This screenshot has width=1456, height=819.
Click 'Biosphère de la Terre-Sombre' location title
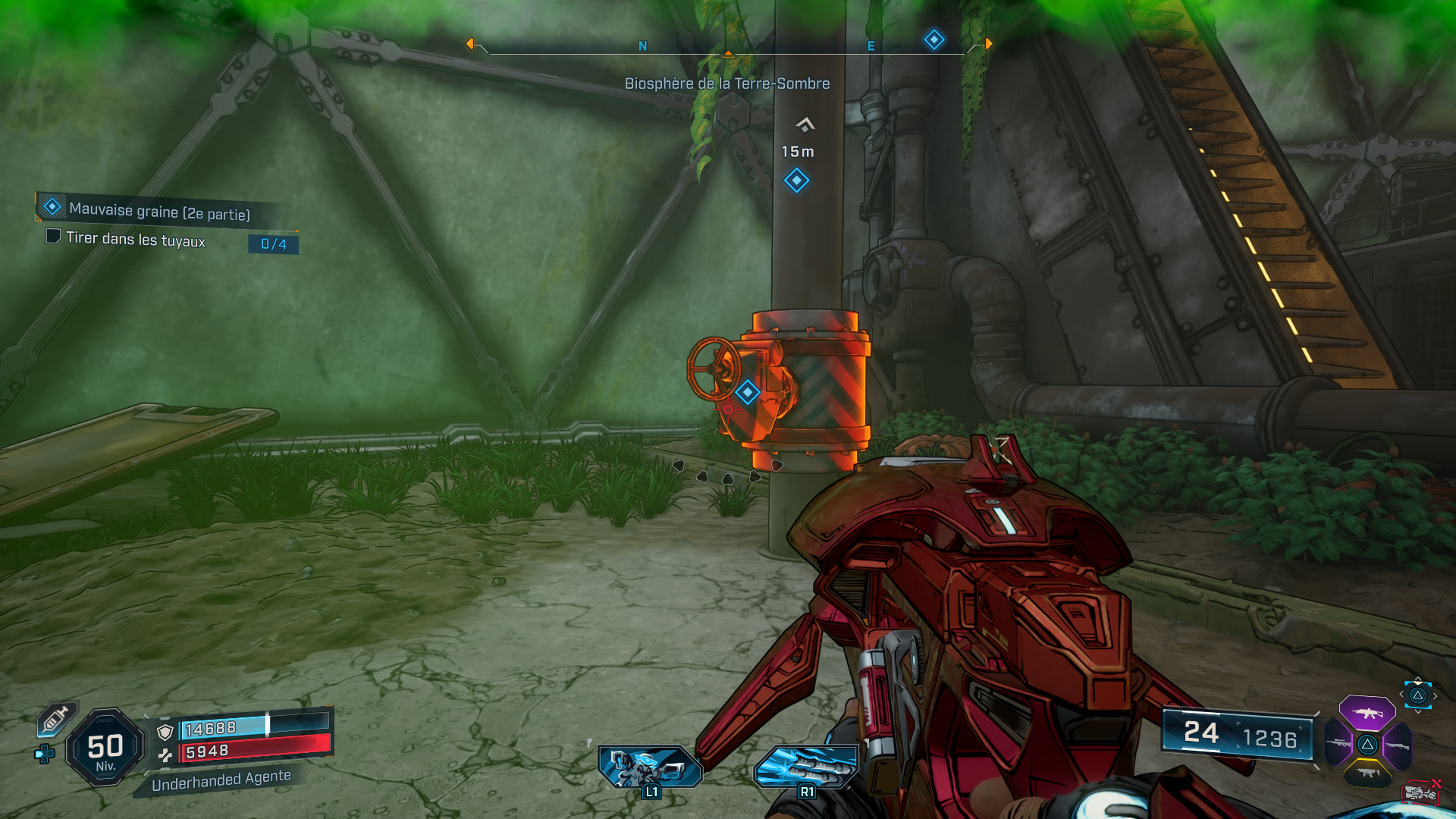click(x=726, y=84)
